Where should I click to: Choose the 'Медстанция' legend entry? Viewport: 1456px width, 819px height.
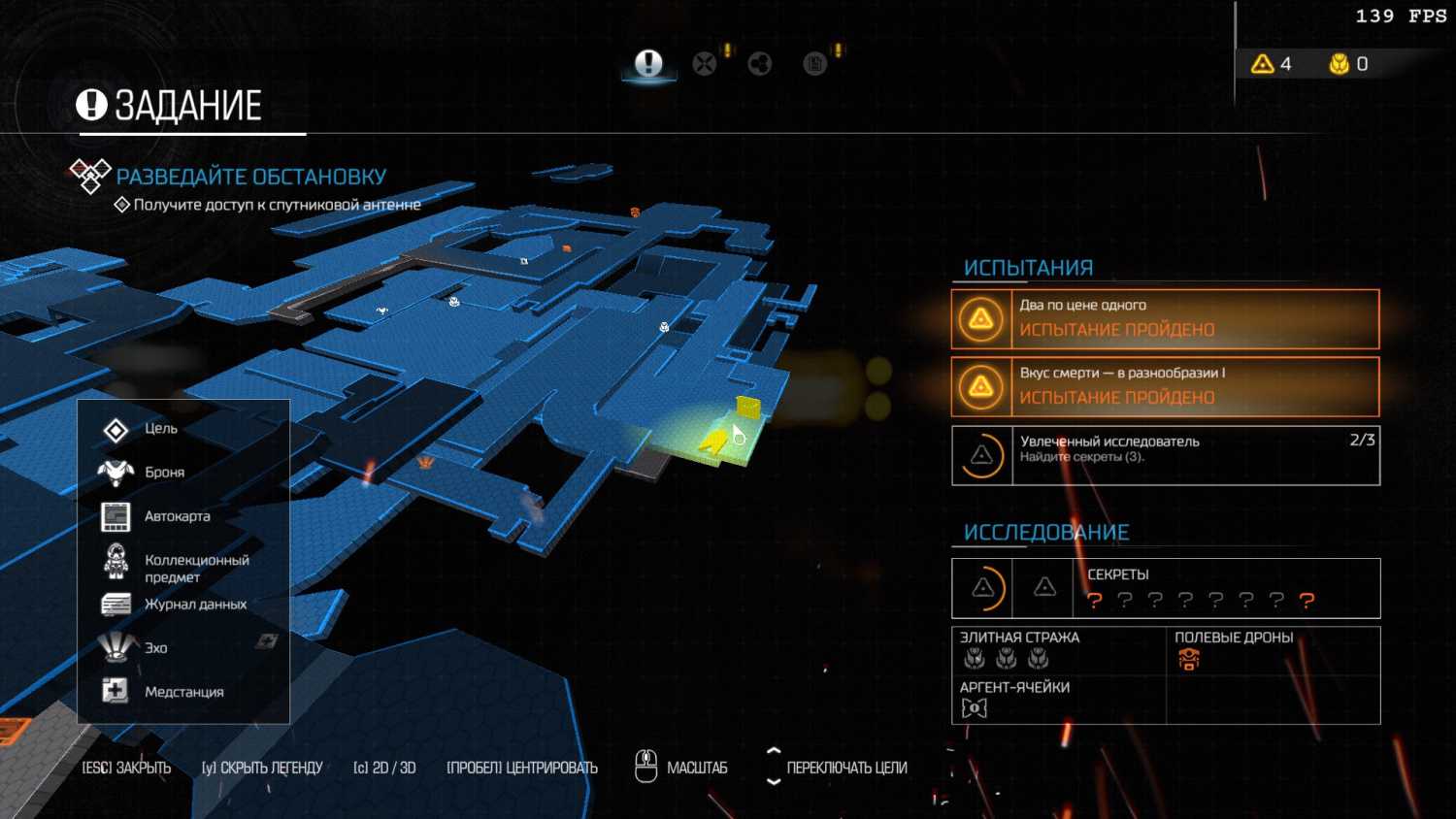tap(183, 692)
